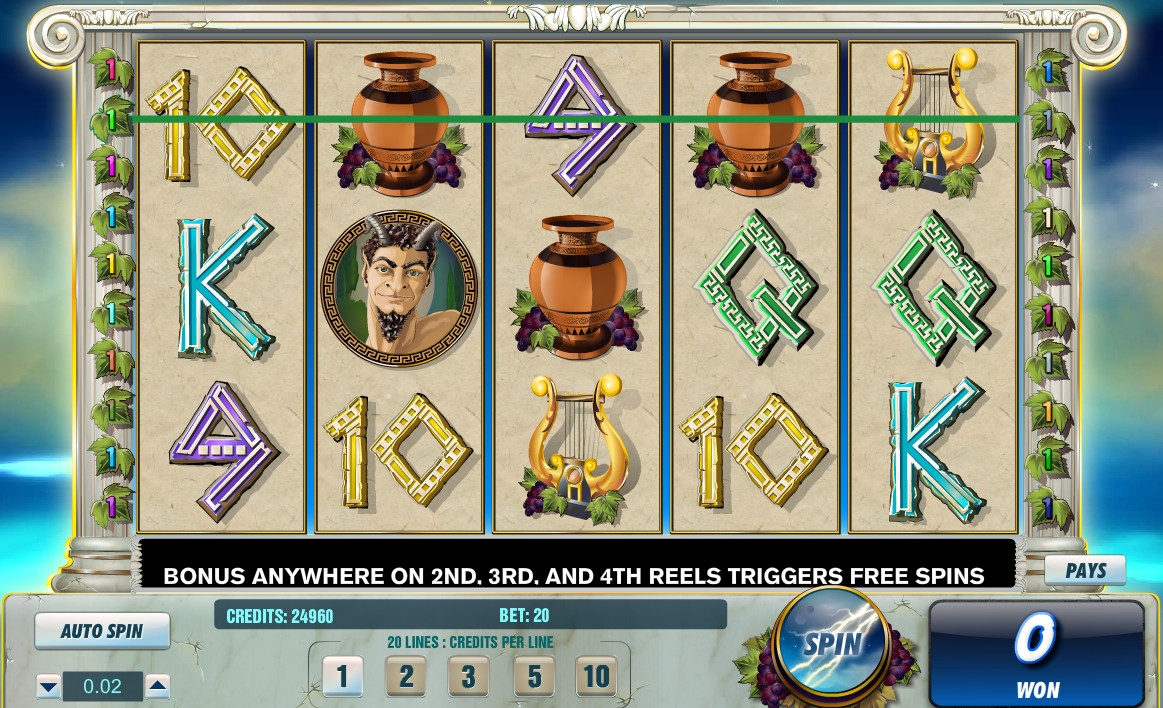Set credits per line to 1
This screenshot has width=1163, height=708.
[342, 677]
